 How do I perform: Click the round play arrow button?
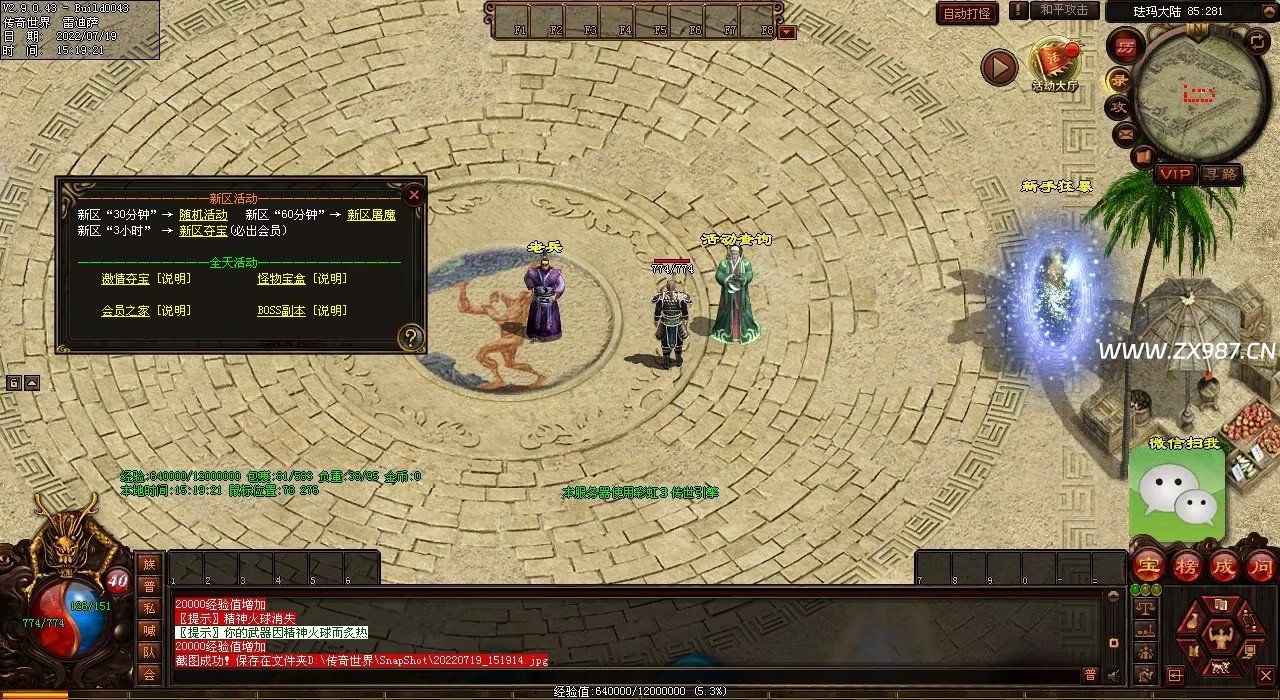click(999, 68)
